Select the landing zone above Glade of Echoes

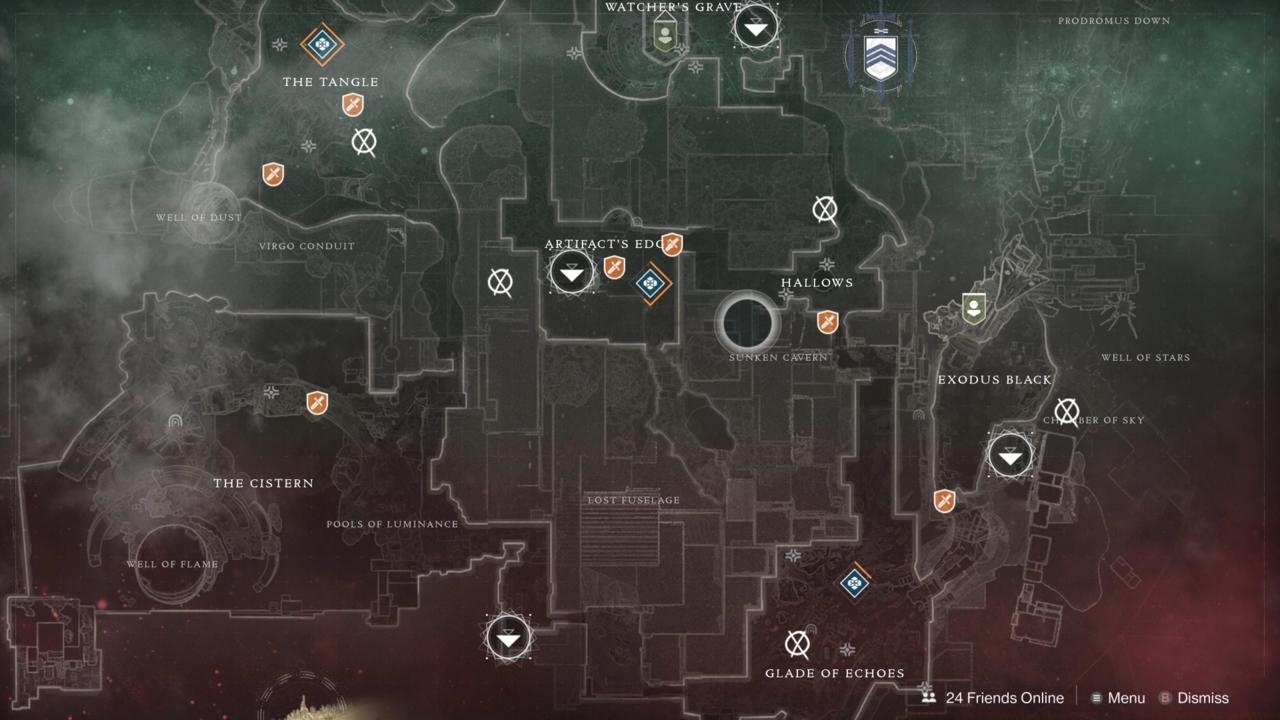pos(508,637)
